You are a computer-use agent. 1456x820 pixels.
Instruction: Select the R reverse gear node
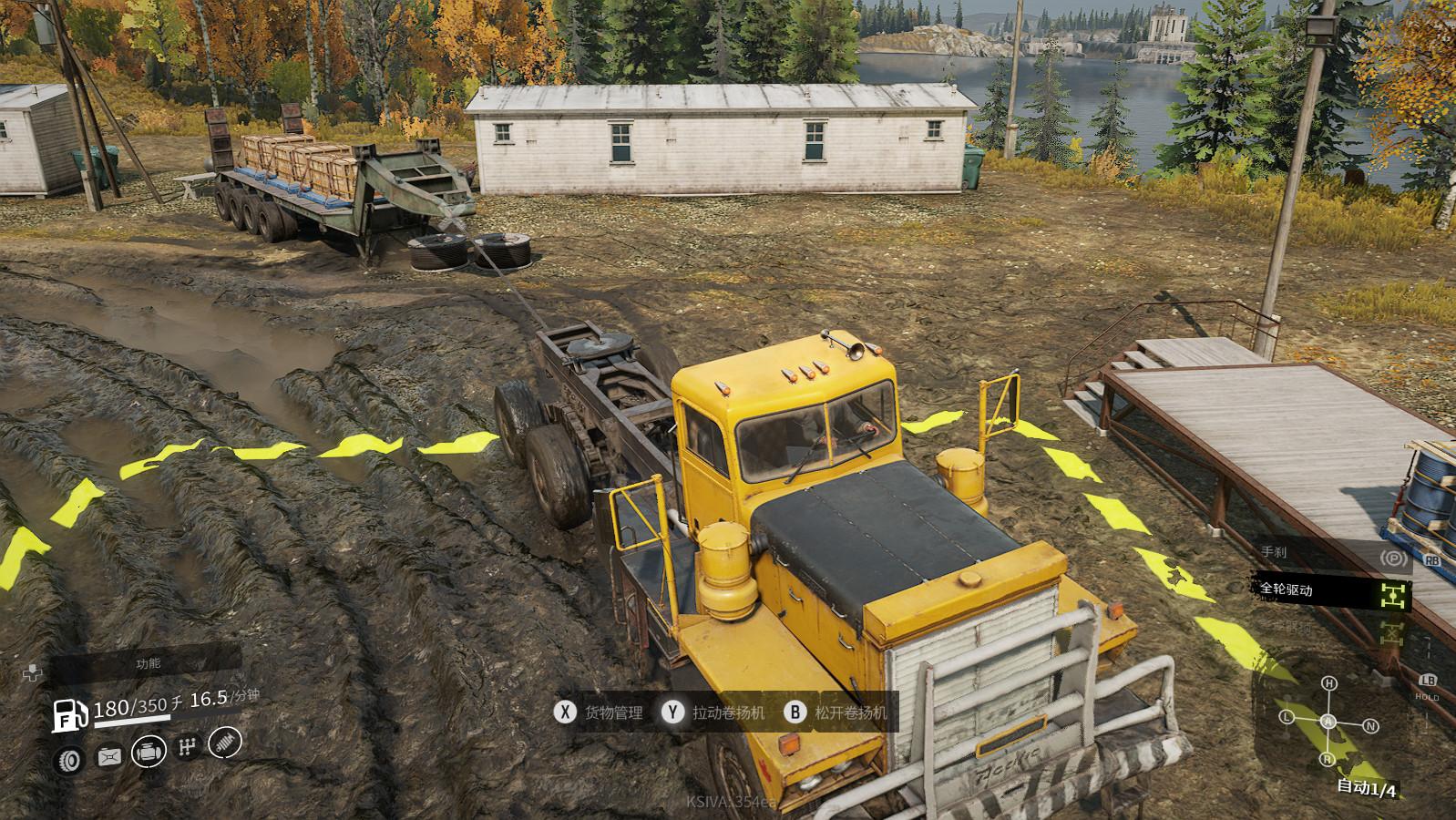tap(1328, 759)
